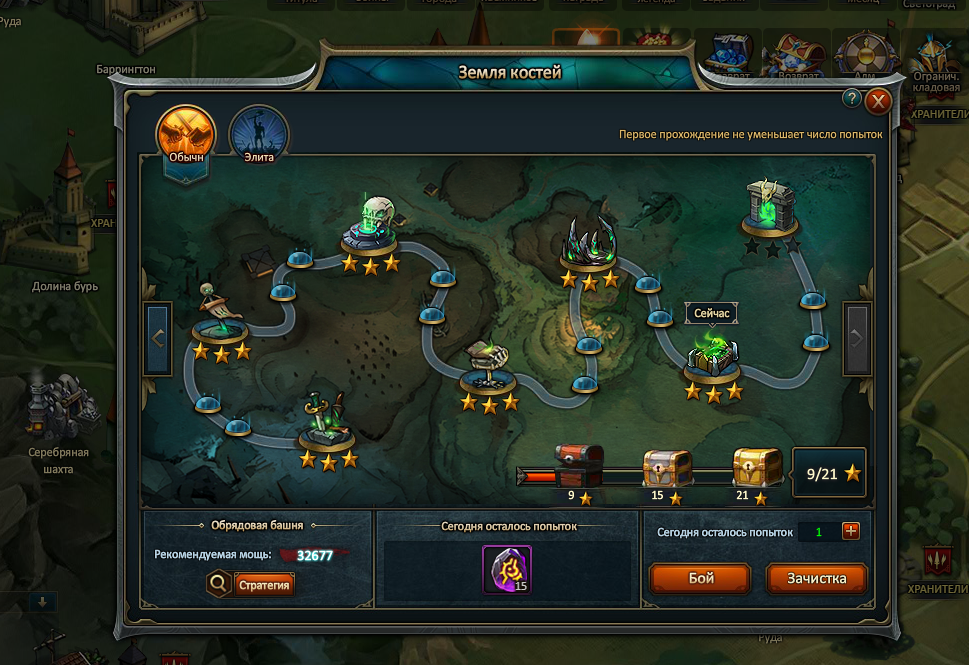Select the locked green portal stage
Viewport: 969px width, 665px height.
pos(770,208)
